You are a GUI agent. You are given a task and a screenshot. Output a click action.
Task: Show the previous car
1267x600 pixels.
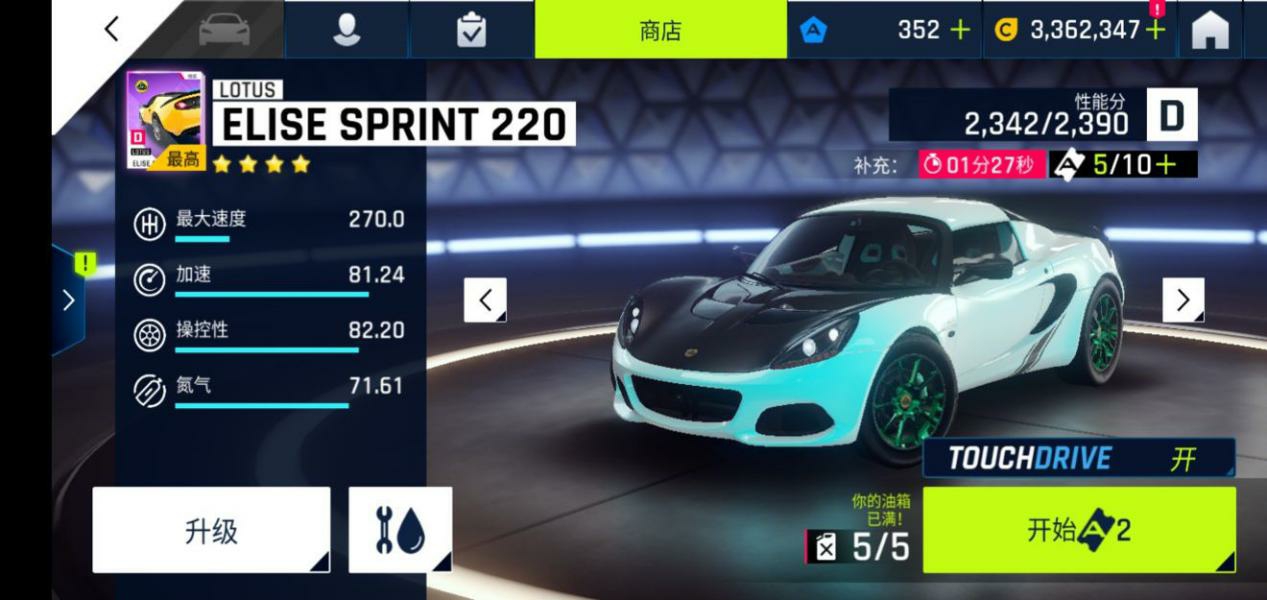click(486, 300)
